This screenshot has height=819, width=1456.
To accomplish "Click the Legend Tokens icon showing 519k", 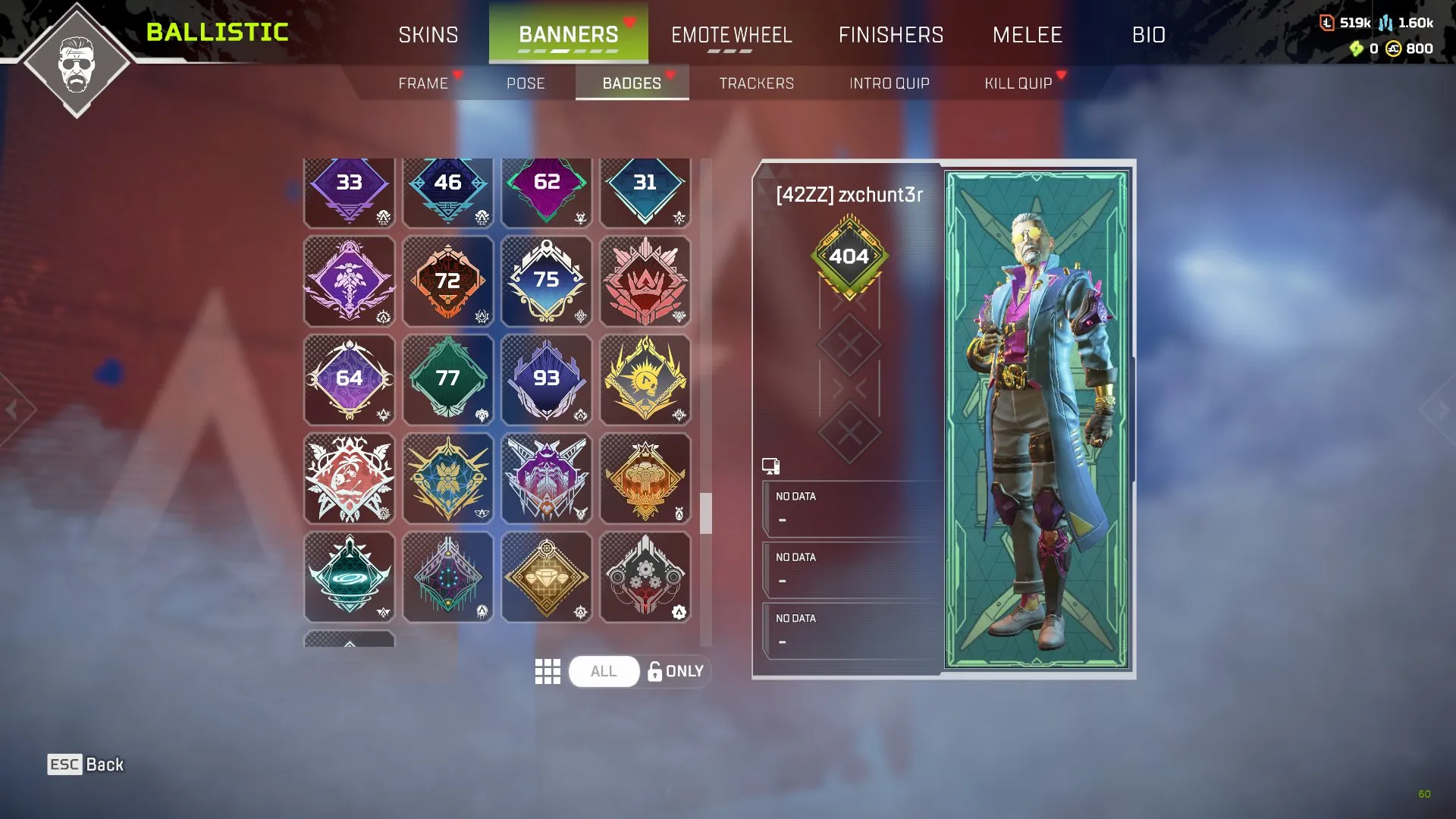I will point(1326,23).
